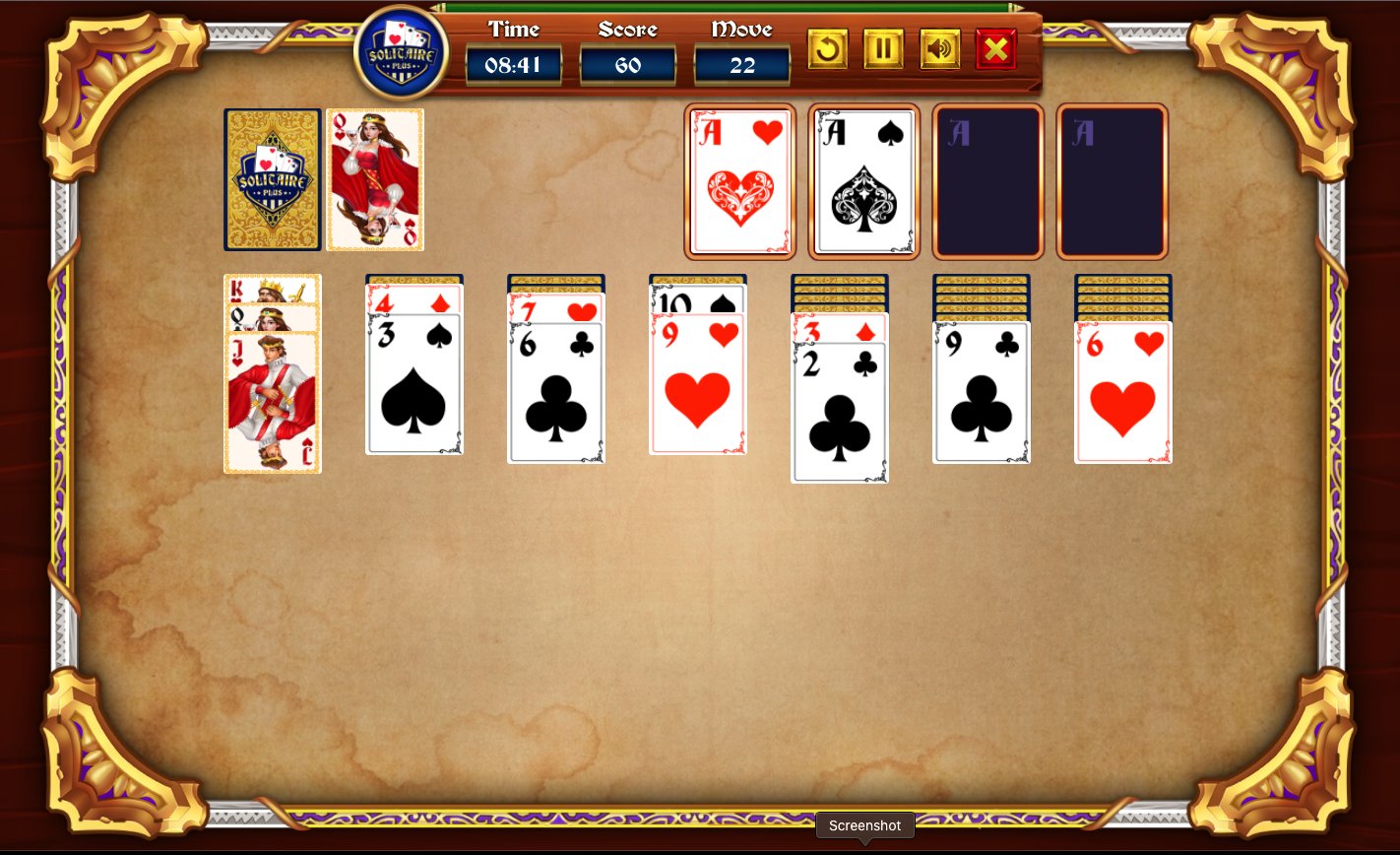The image size is (1400, 855).
Task: Select the 9 of Clubs card
Action: pyautogui.click(x=982, y=394)
